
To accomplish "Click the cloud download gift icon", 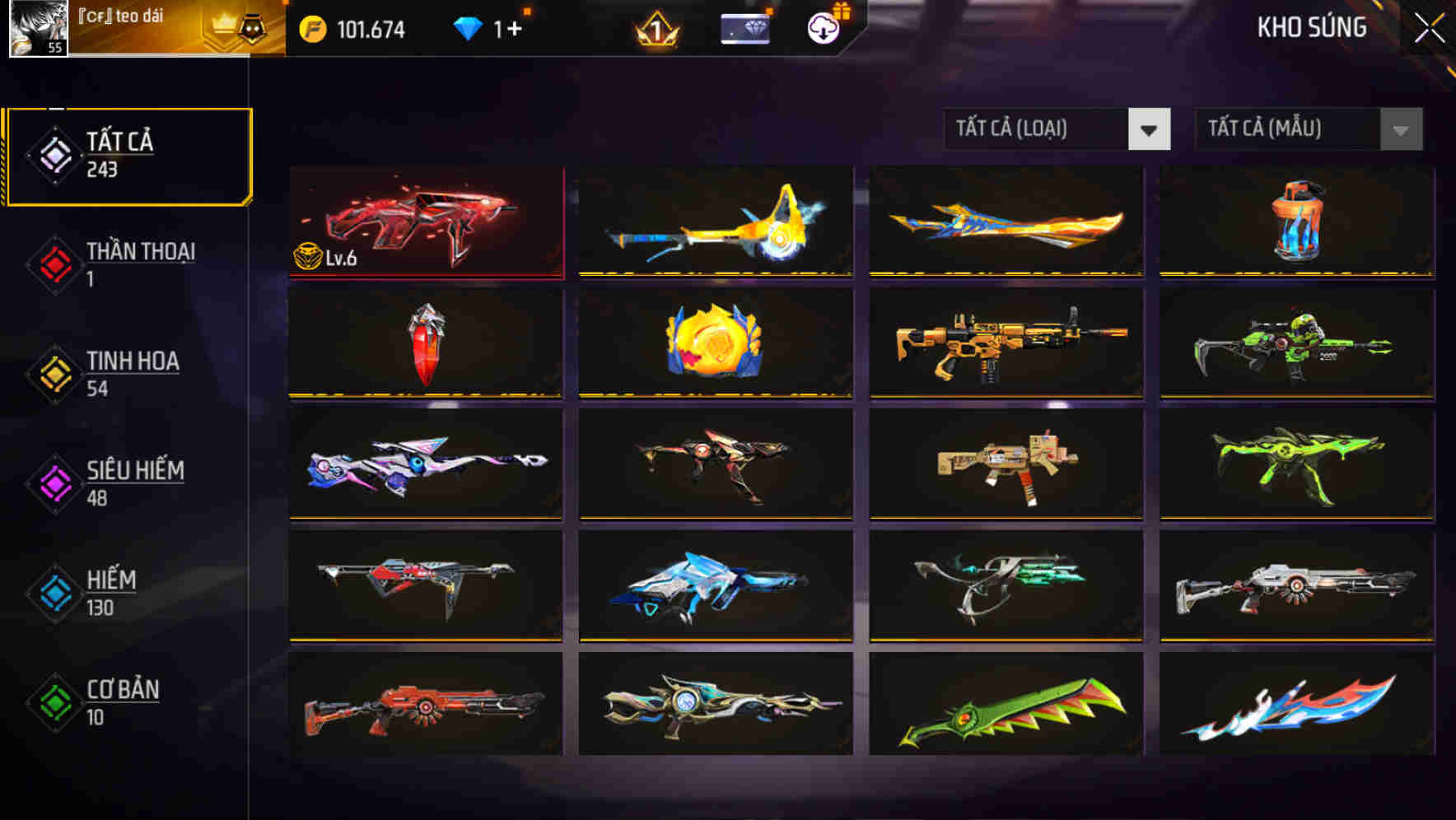I will pyautogui.click(x=823, y=29).
